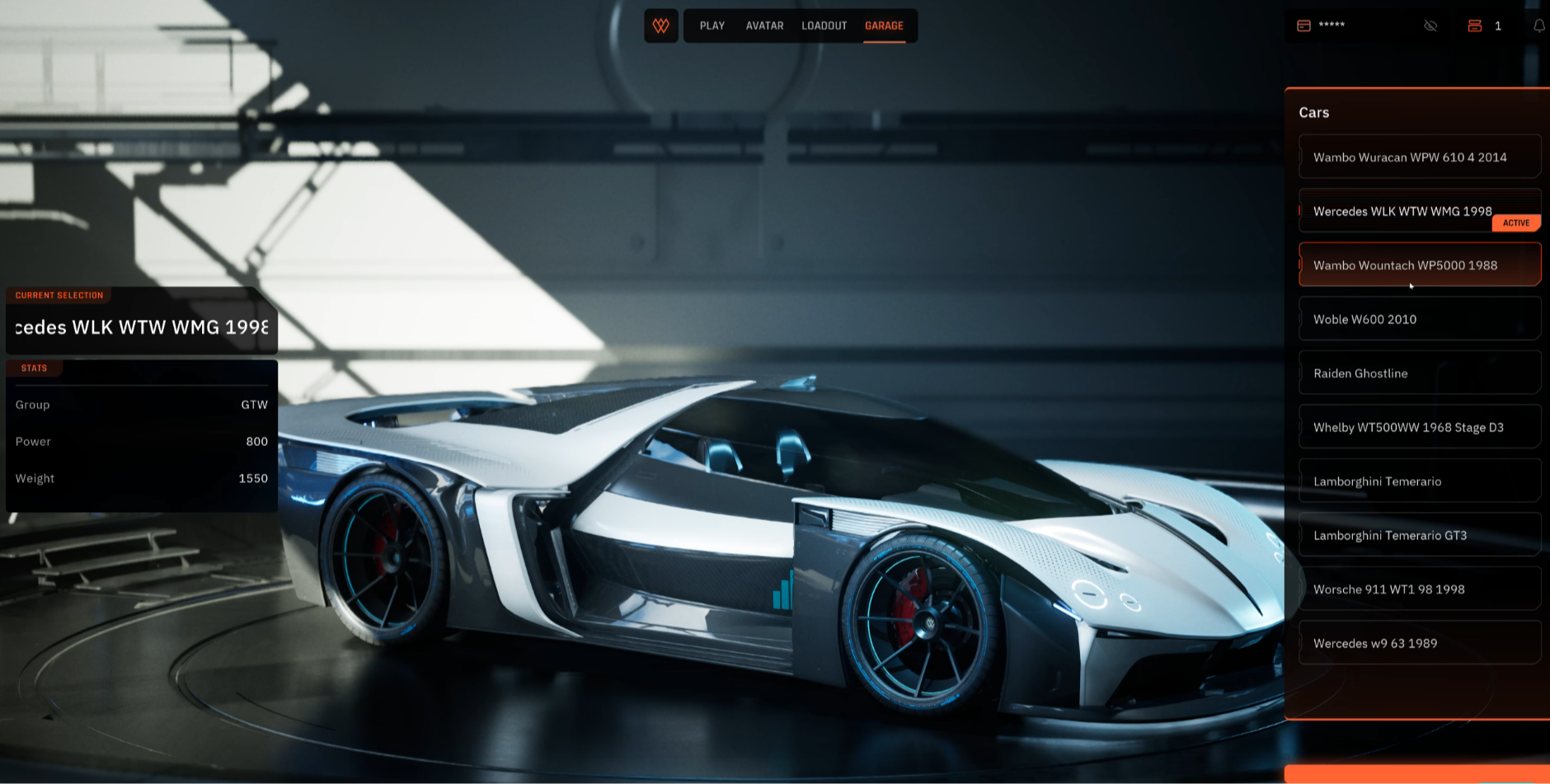
Task: Pick Wambo Wountach WP5000 1988
Action: click(1419, 265)
